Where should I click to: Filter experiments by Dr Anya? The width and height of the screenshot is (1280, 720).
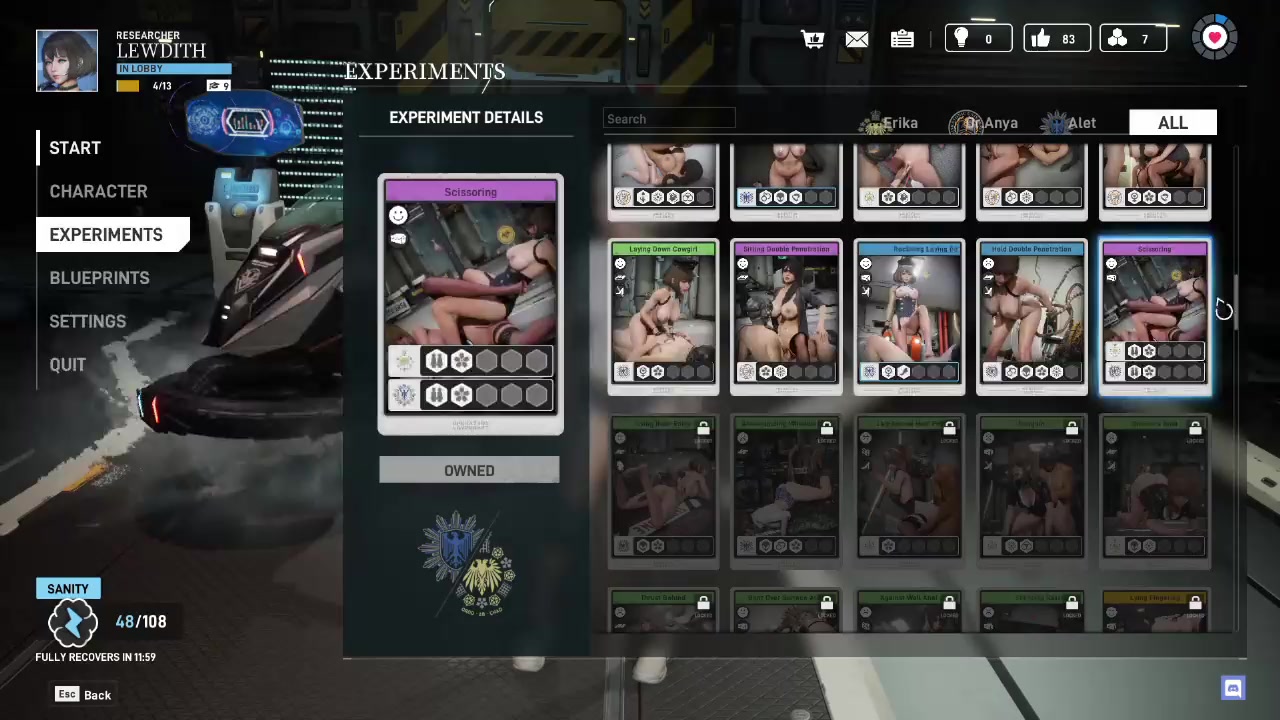[984, 123]
